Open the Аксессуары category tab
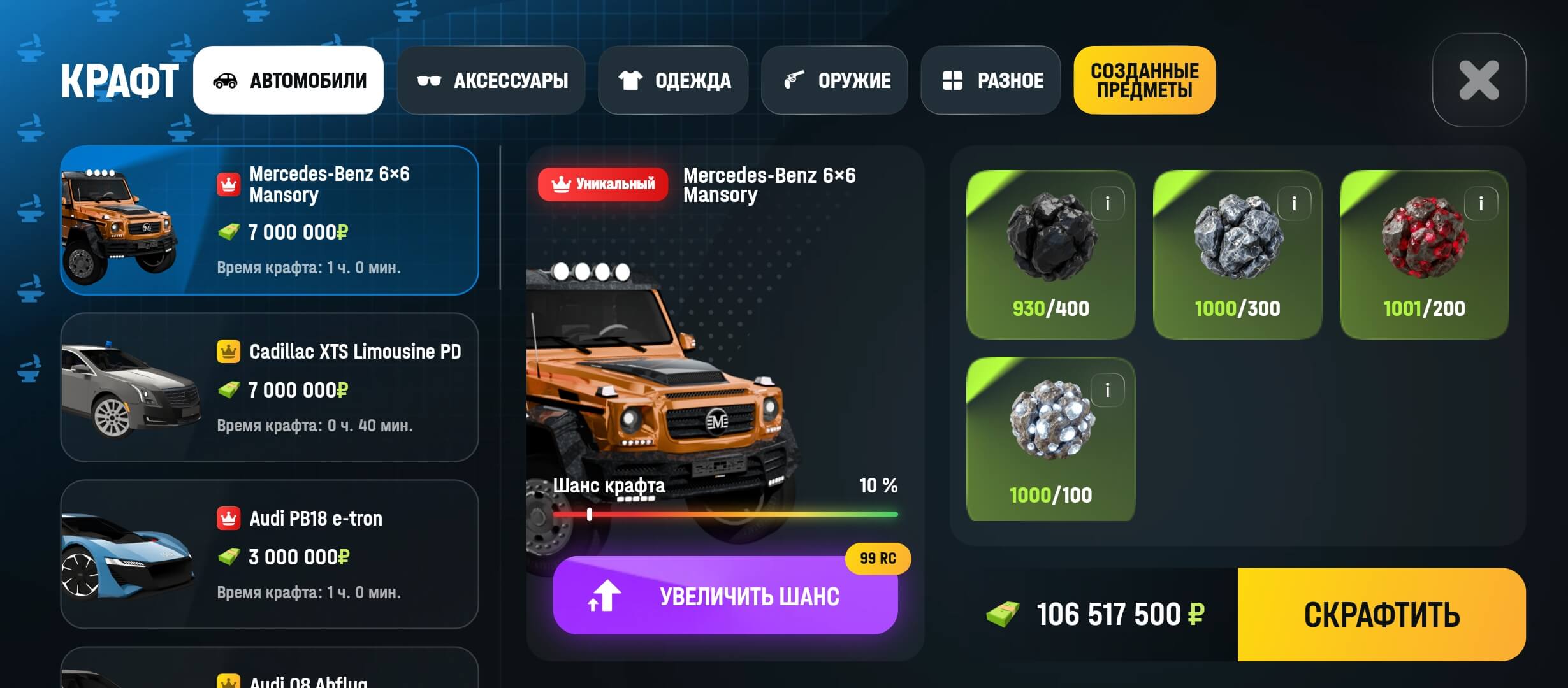Viewport: 1568px width, 688px height. (491, 80)
